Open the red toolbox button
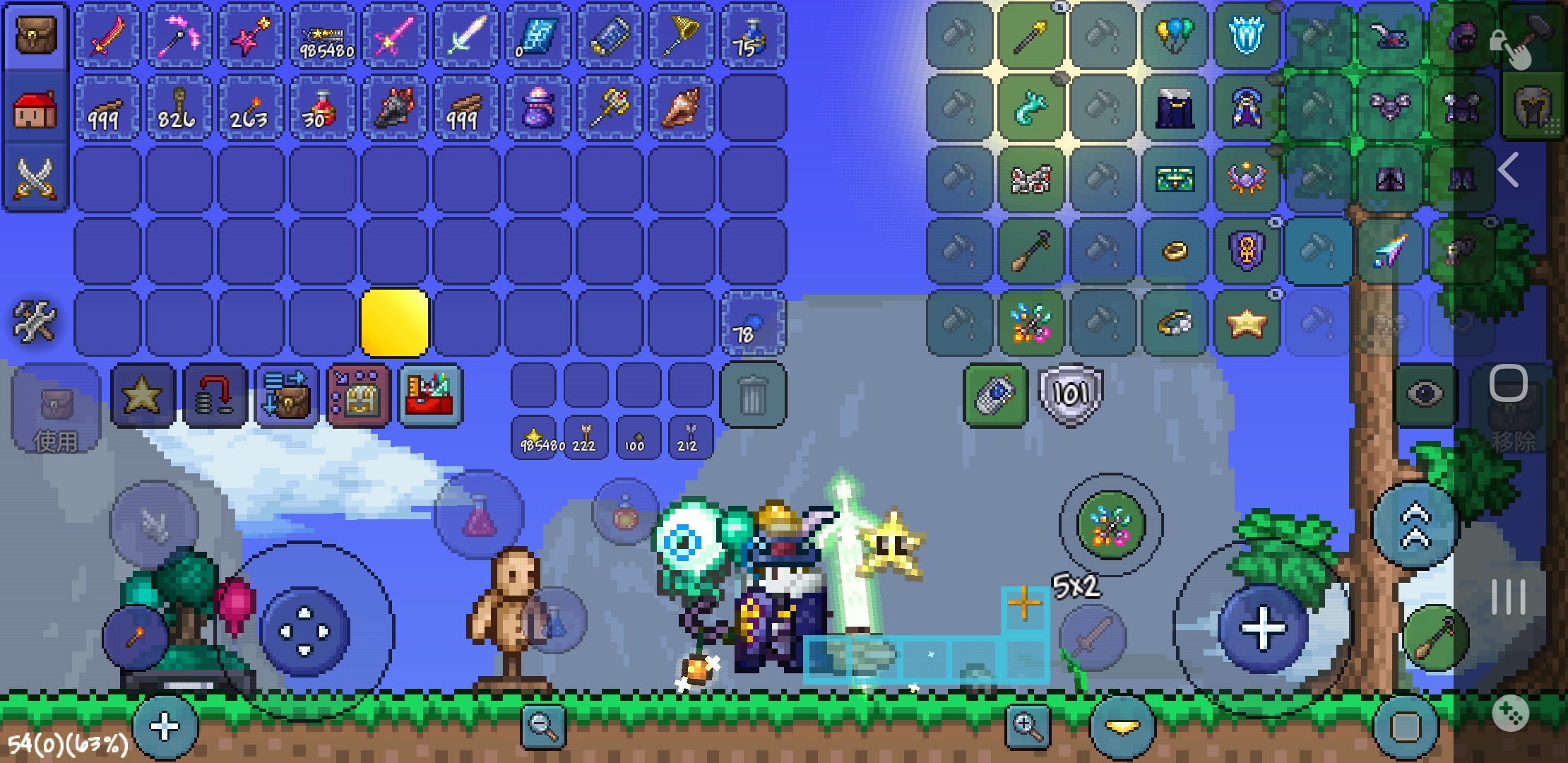 coord(429,395)
